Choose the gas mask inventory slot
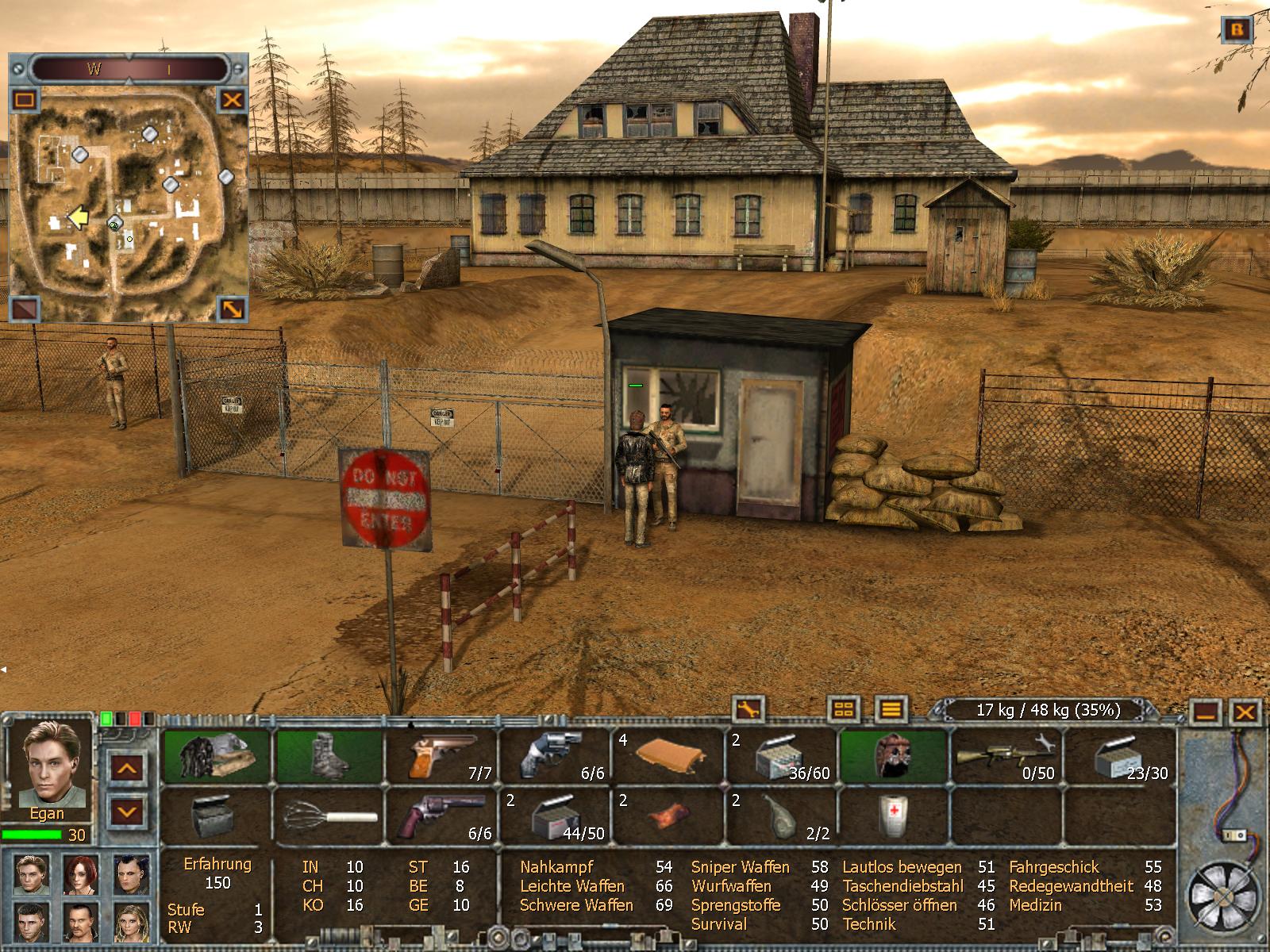The image size is (1270, 952). pos(893,757)
